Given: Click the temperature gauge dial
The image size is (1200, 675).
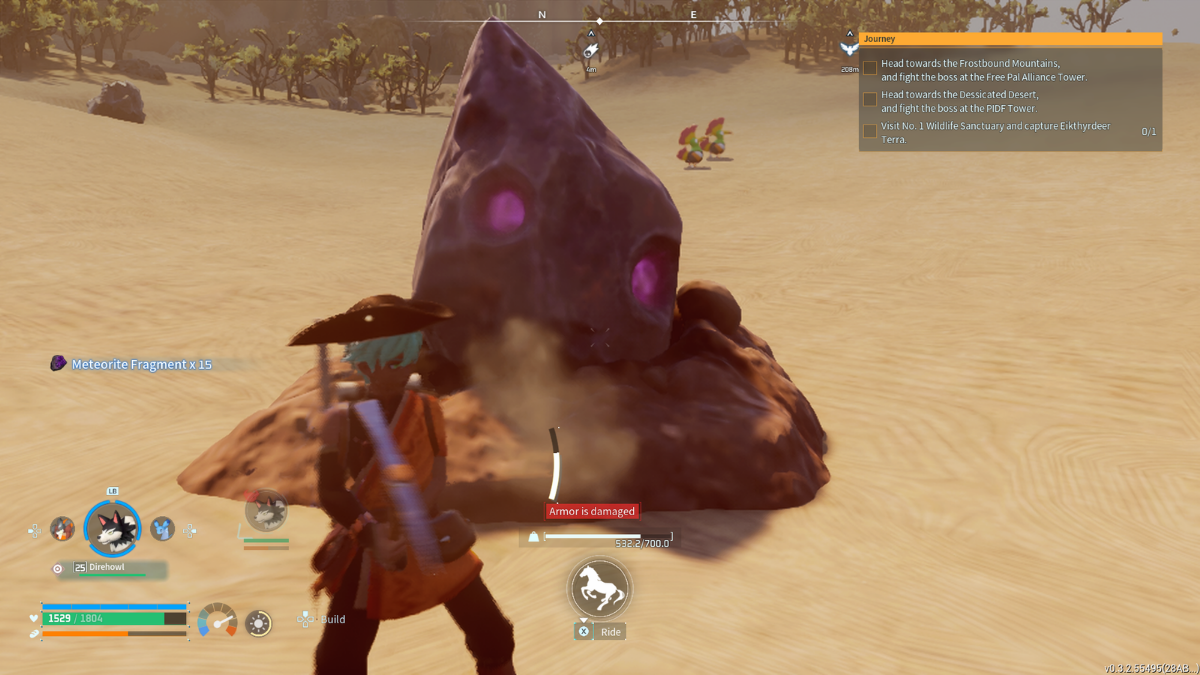Looking at the screenshot, I should (217, 620).
